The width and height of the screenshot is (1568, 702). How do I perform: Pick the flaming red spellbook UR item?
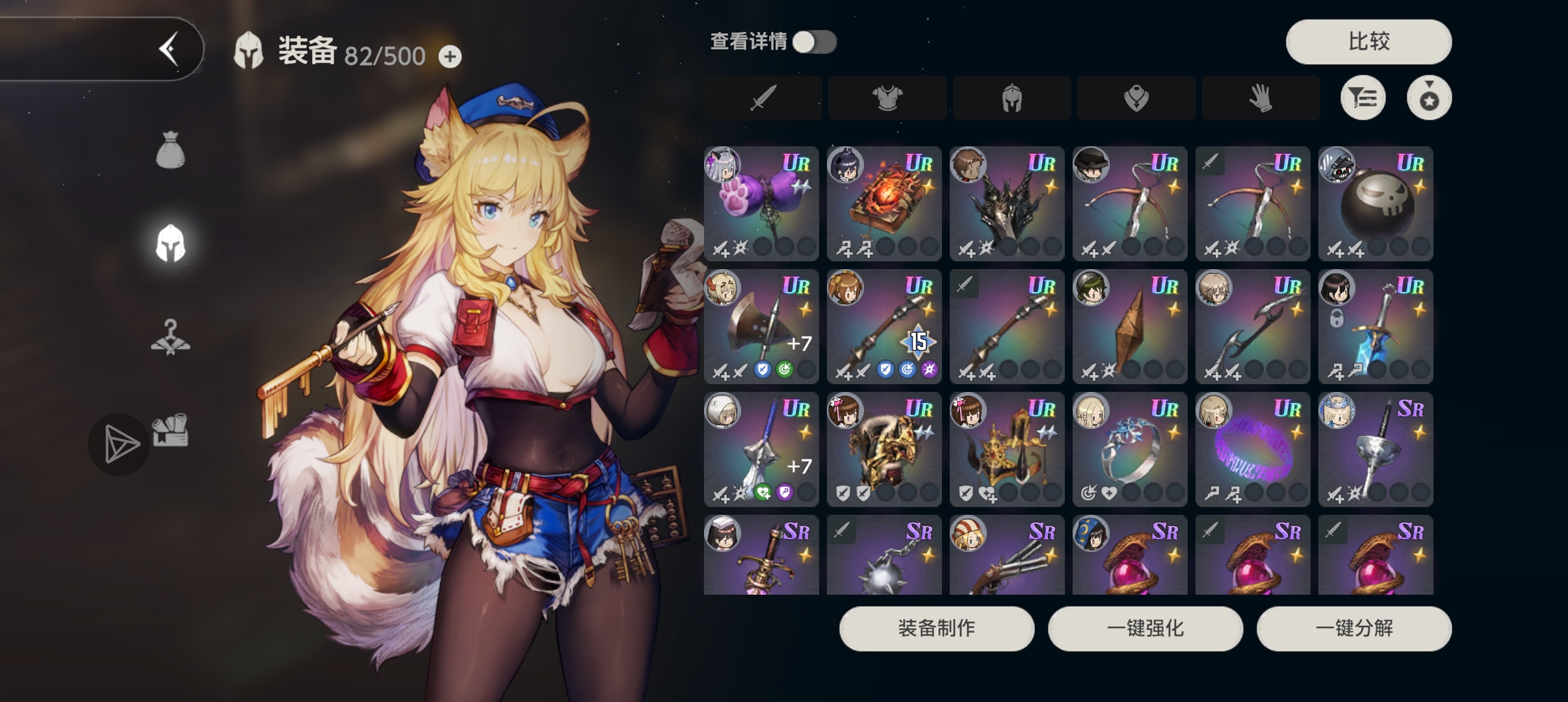884,203
